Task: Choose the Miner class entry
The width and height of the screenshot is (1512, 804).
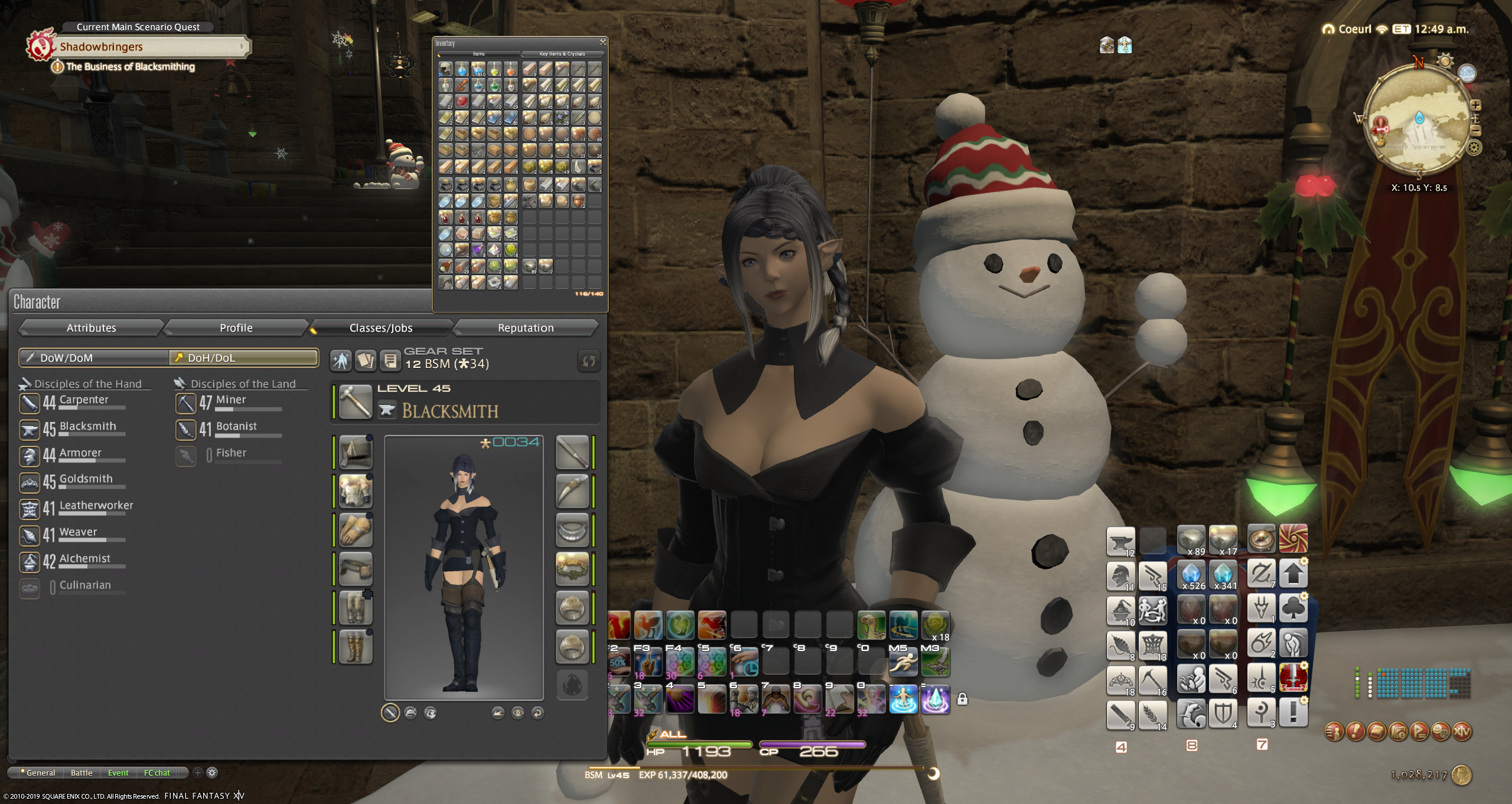Action: click(x=230, y=401)
